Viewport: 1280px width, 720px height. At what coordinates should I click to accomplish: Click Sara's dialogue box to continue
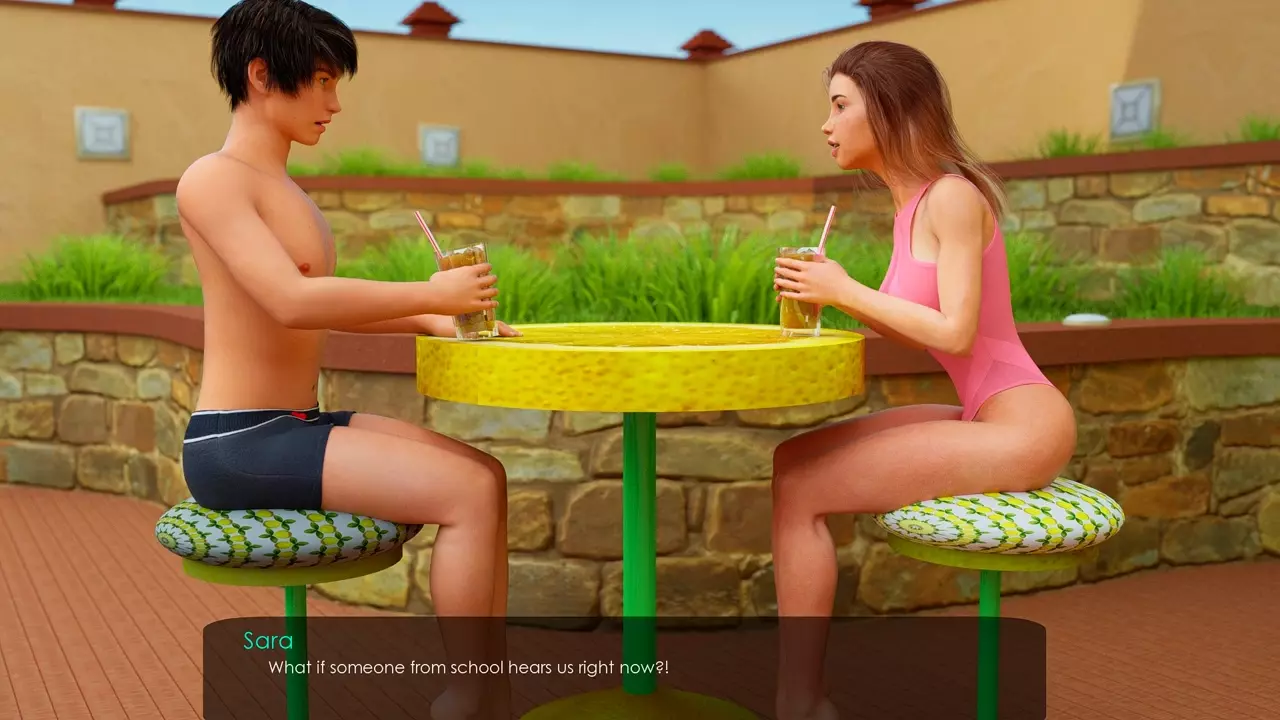[624, 667]
